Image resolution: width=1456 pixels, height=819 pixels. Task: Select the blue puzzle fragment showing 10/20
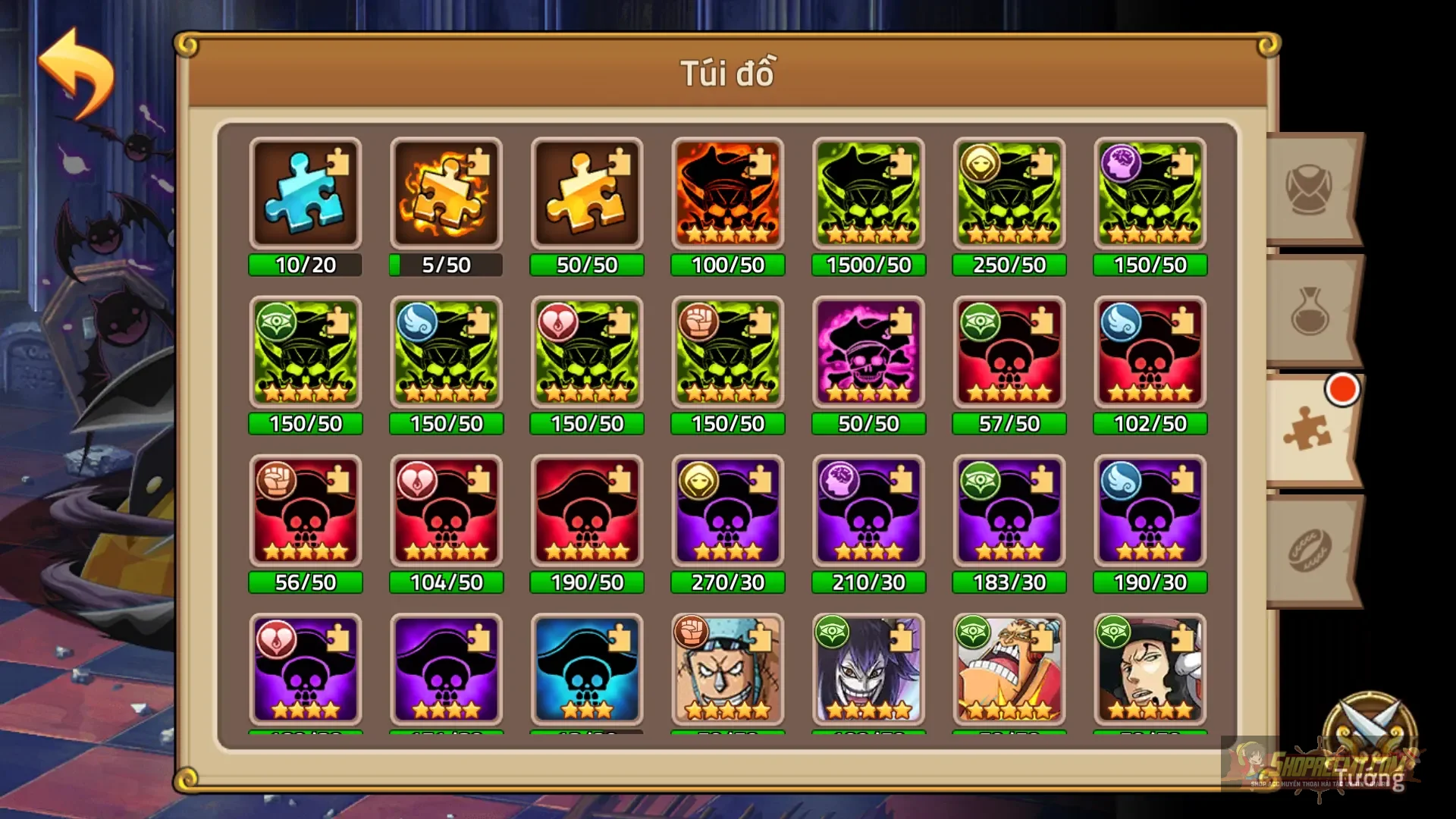306,193
